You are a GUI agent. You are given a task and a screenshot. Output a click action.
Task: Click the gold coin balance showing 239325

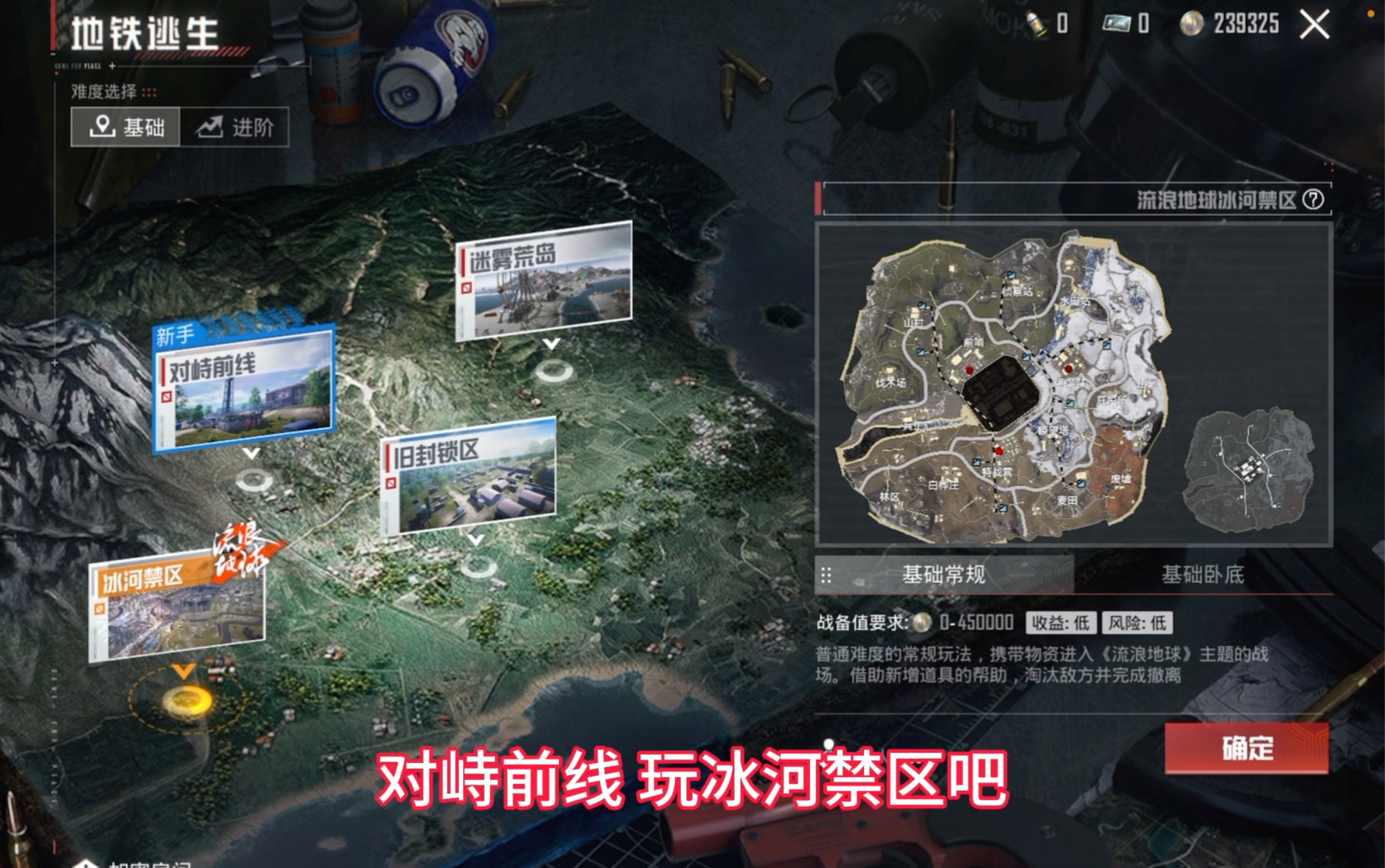(1247, 25)
